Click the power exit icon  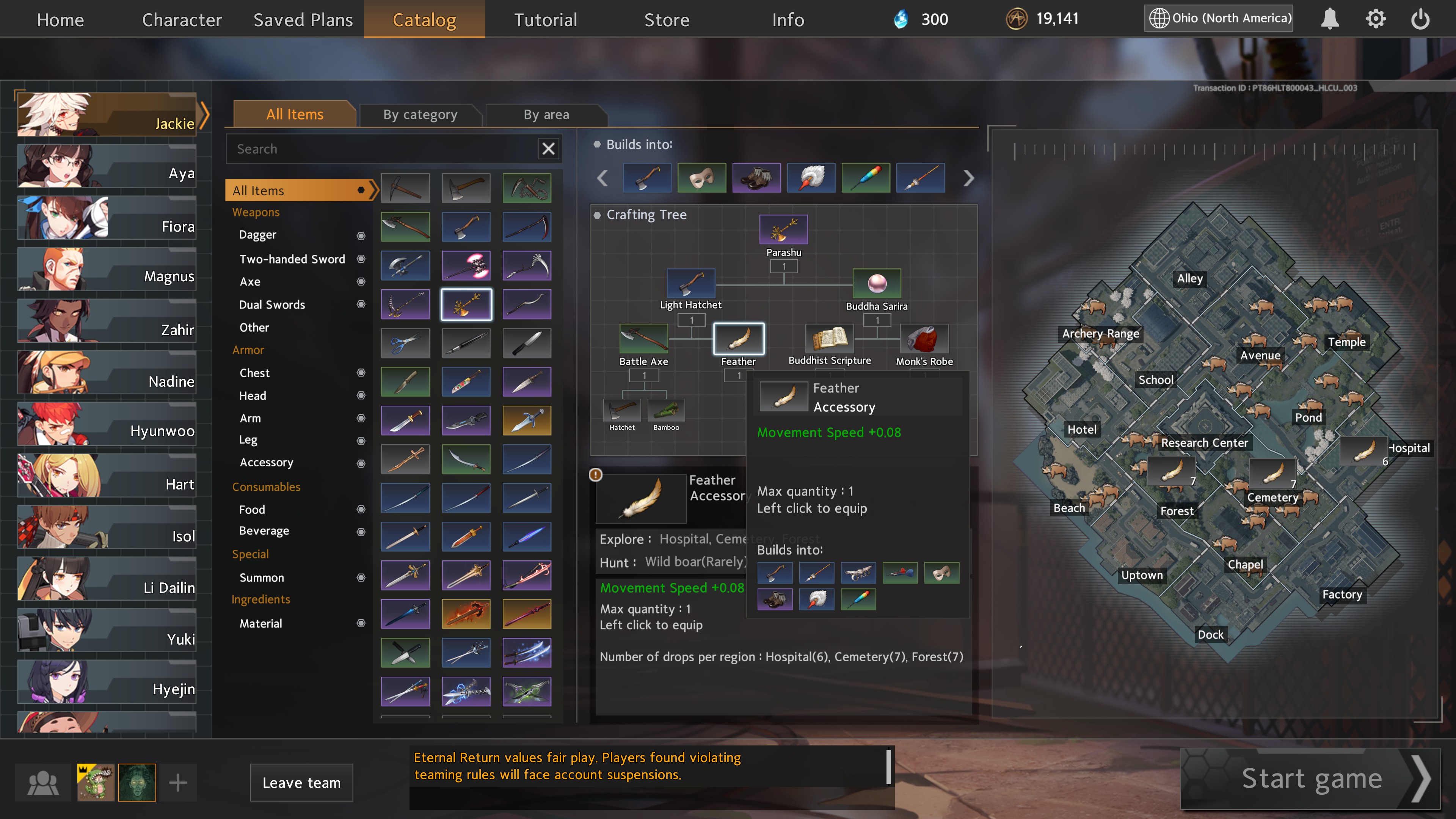(x=1420, y=19)
